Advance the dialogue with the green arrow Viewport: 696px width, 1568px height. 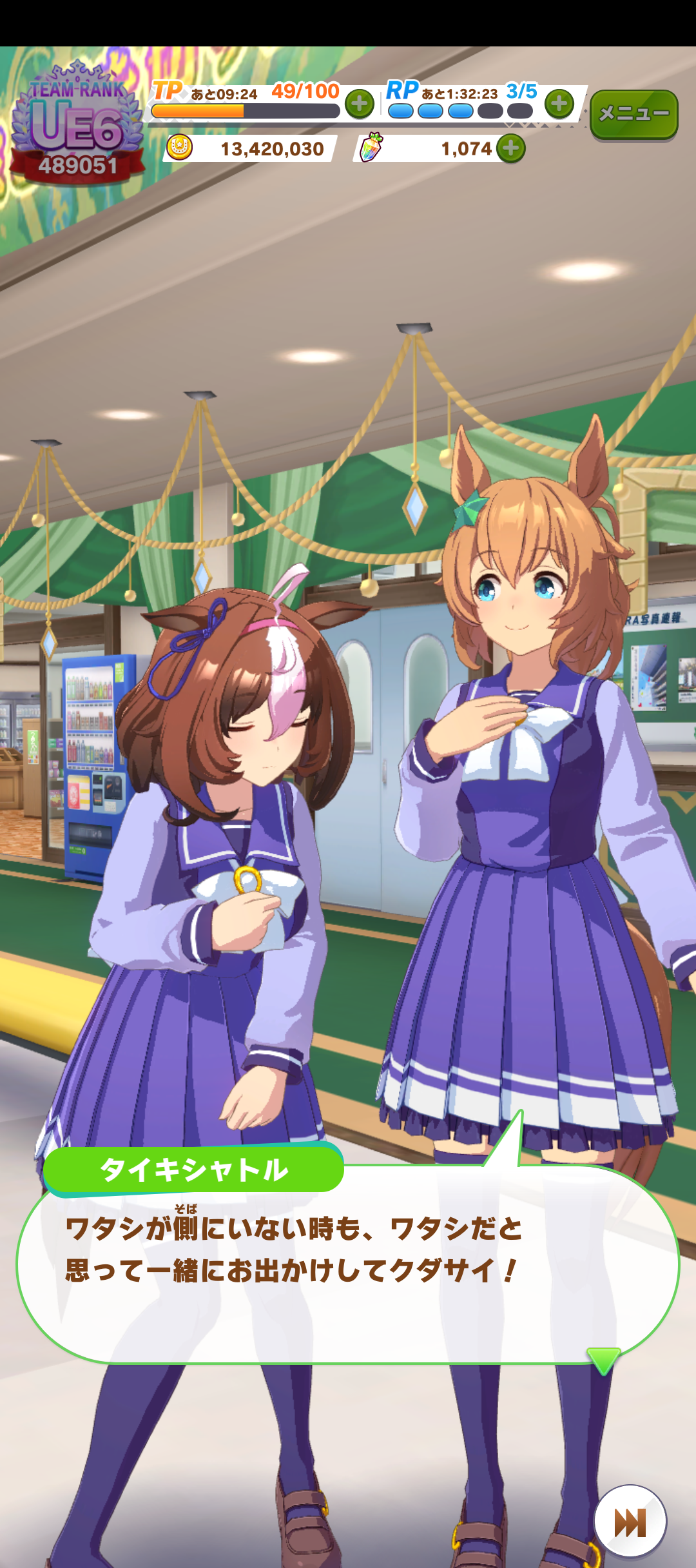pos(604,1360)
